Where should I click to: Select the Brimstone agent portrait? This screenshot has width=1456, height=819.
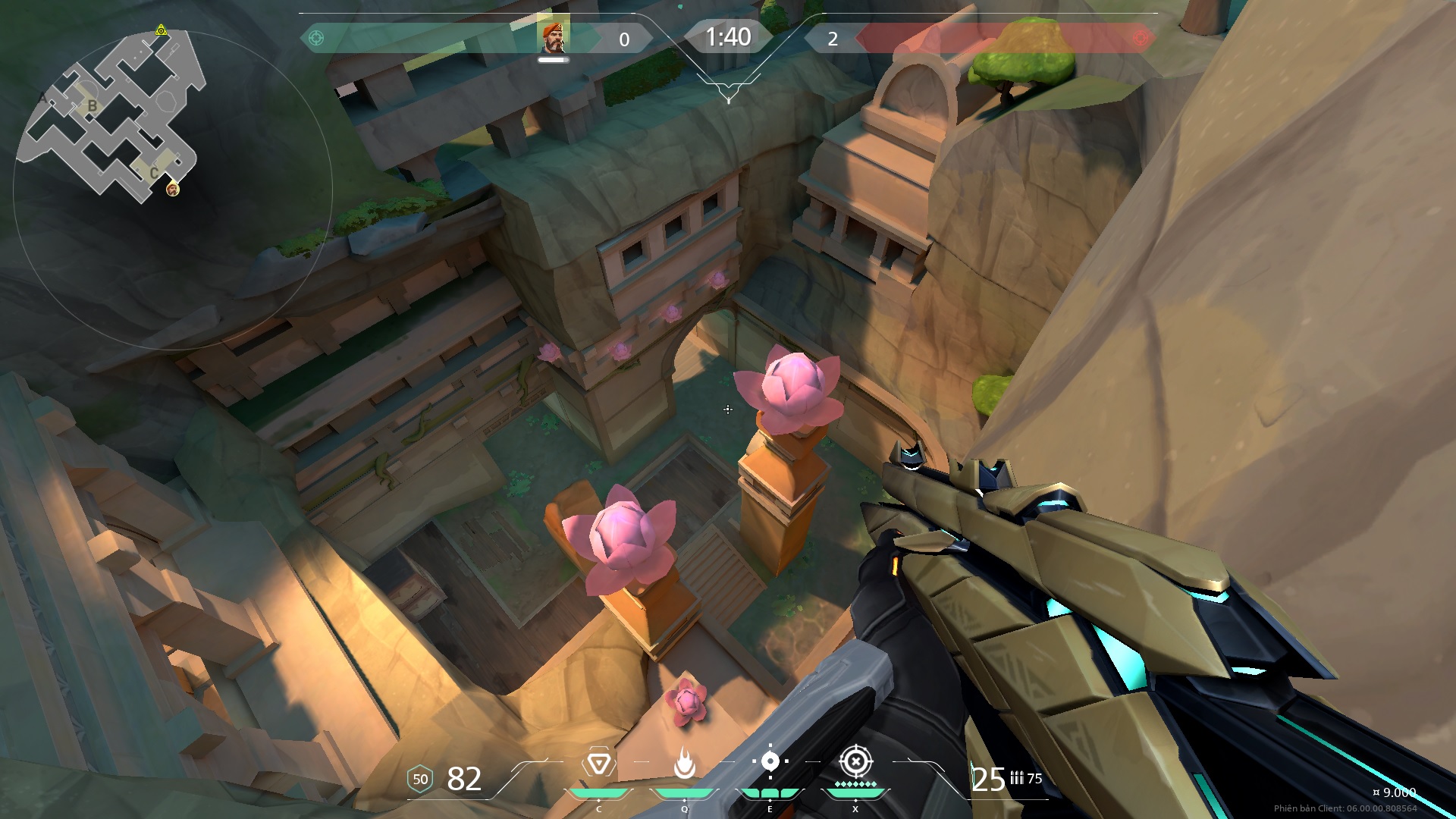553,36
